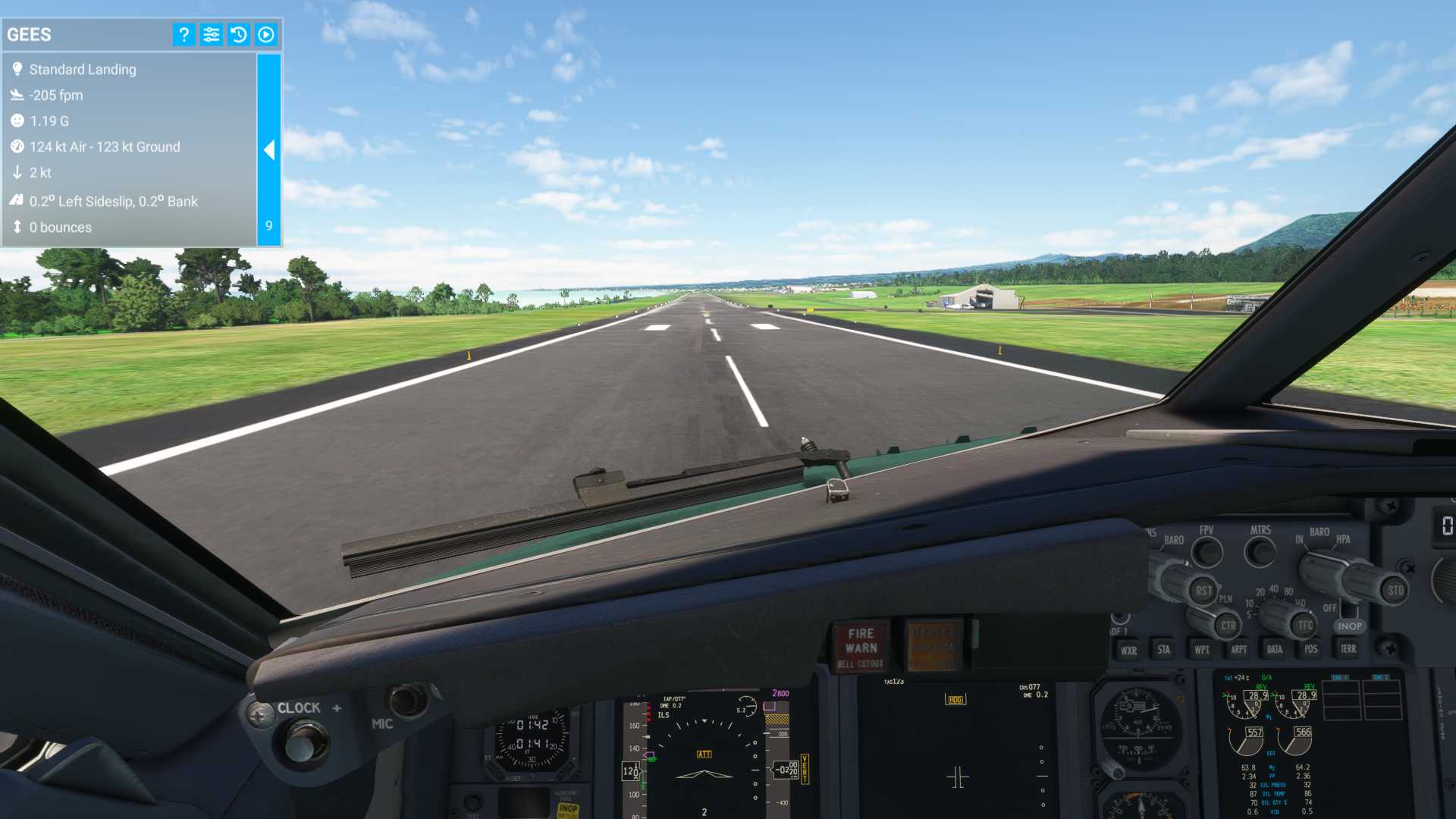Screen dimensions: 1456x819
Task: Toggle the WPT waypoints button
Action: click(x=1202, y=649)
